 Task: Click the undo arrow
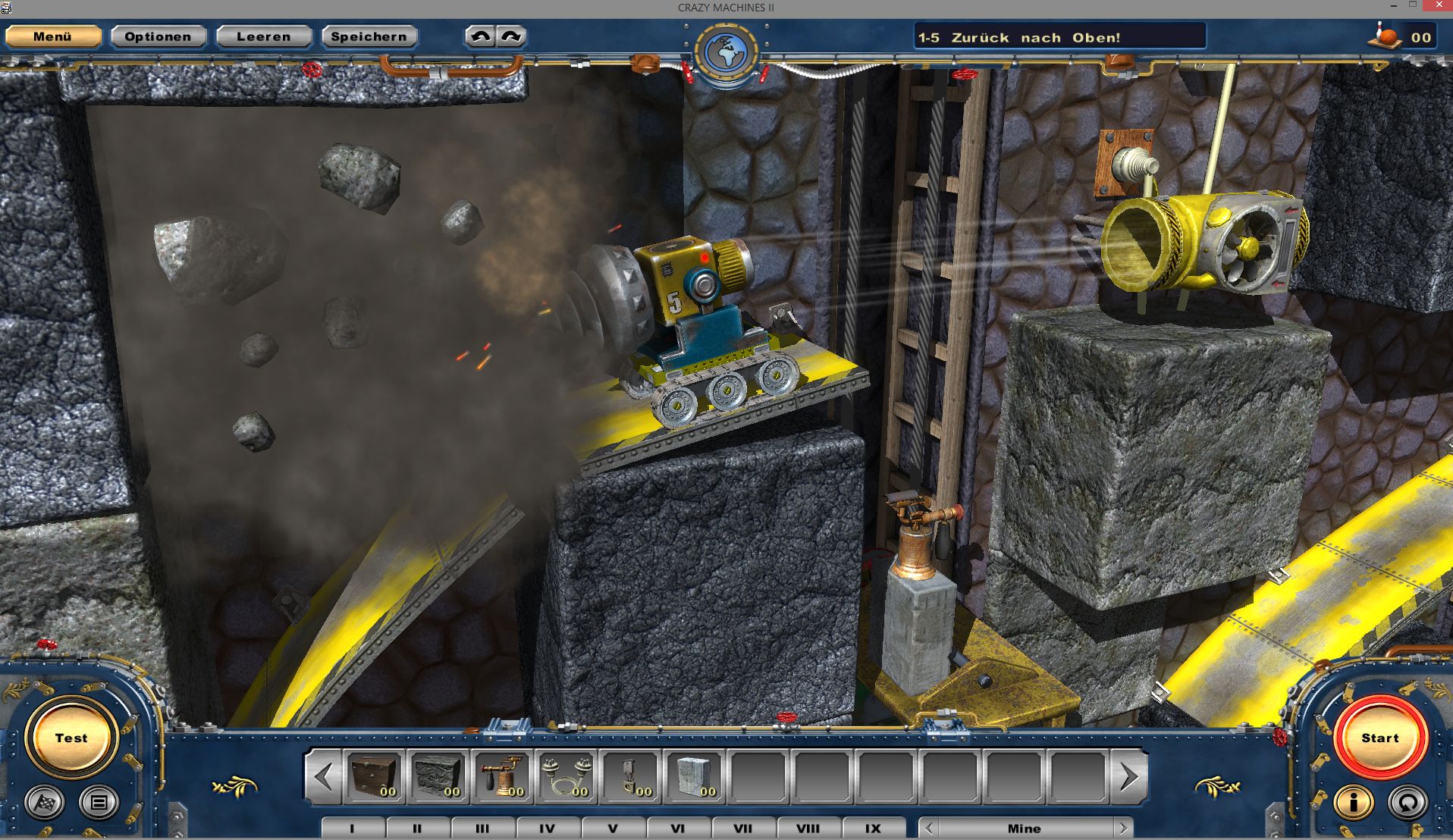pyautogui.click(x=480, y=35)
